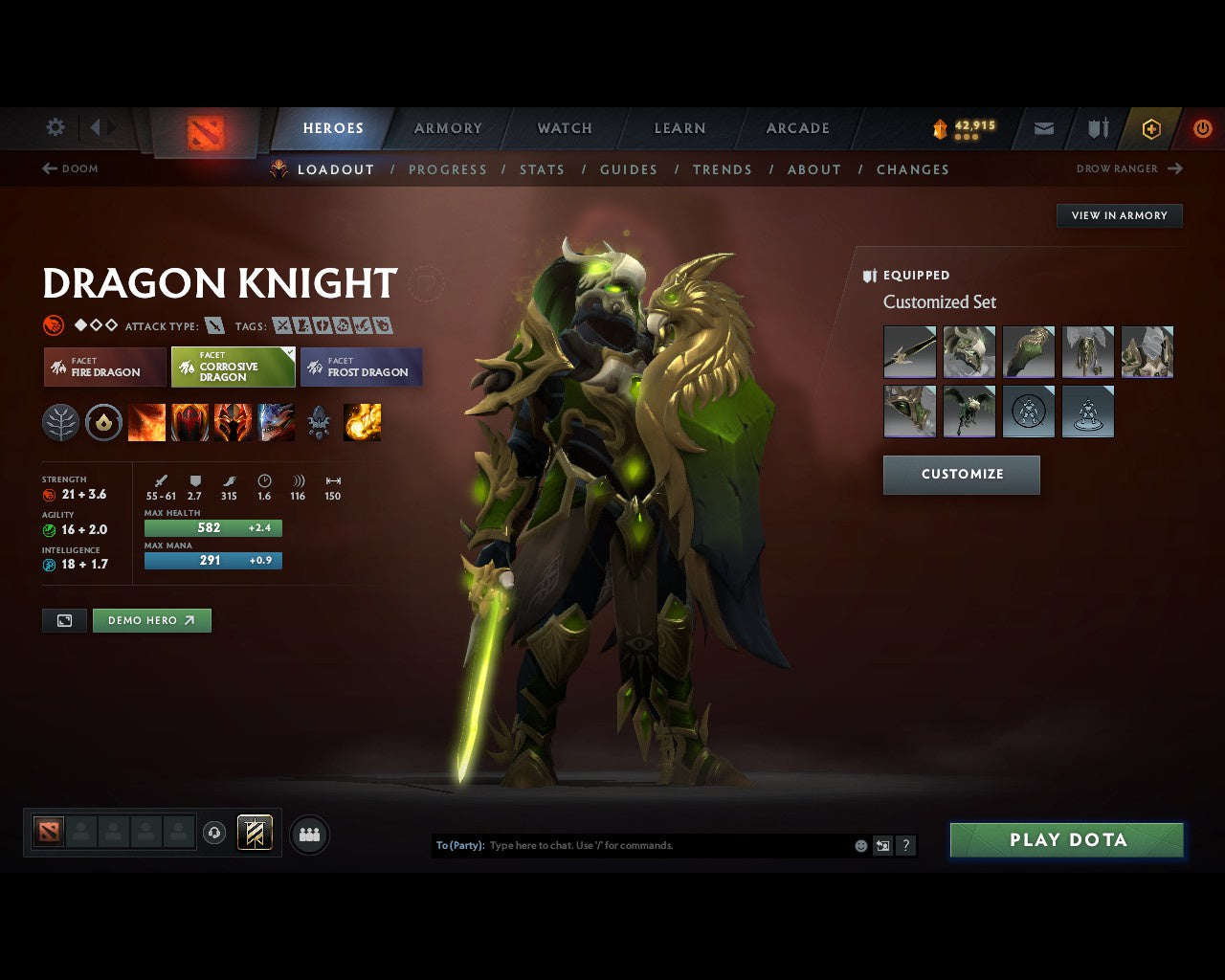Open the Dragon Knight talent tree icon
1225x980 pixels.
[60, 422]
